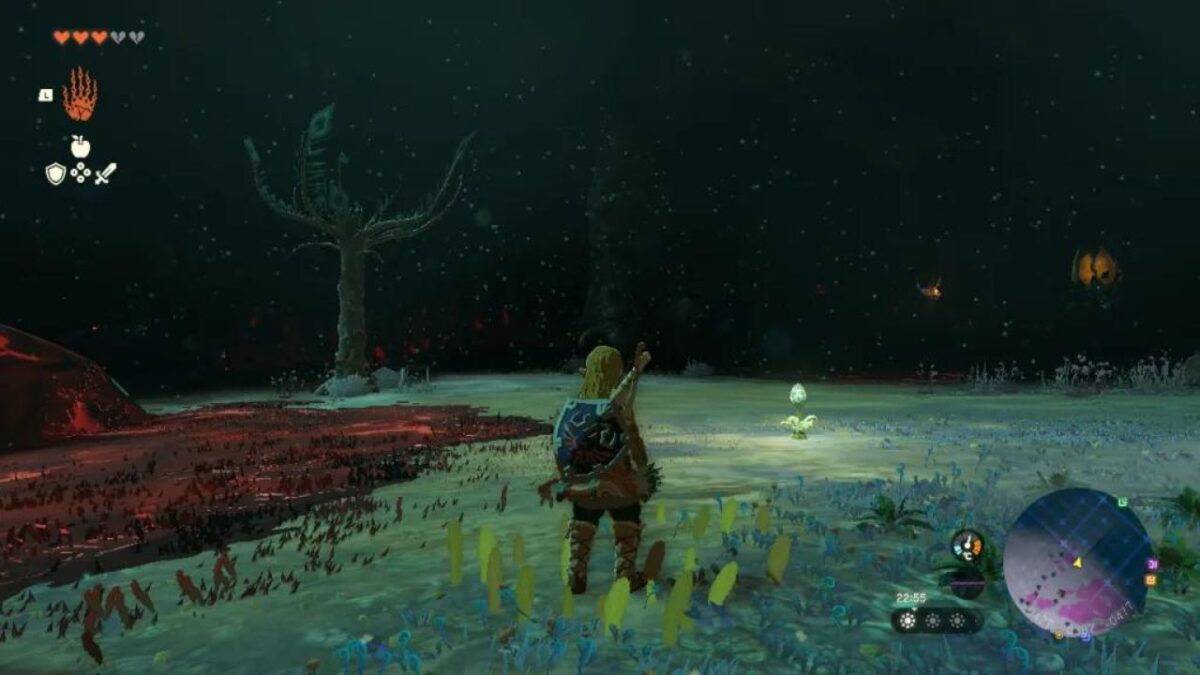
Task: Activate the Ultrahand ability hand icon
Action: [x=80, y=95]
